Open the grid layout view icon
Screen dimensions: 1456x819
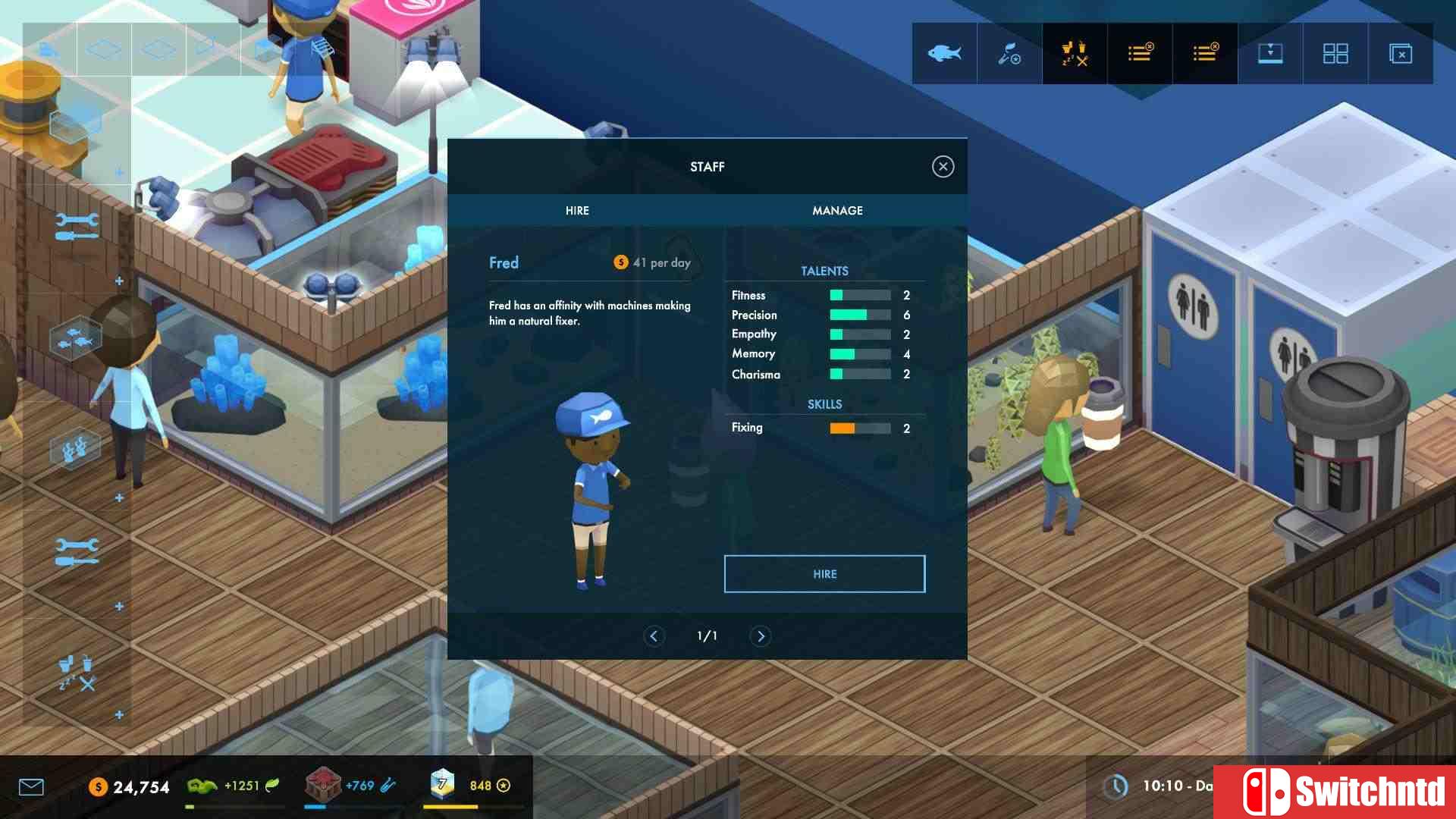pos(1335,53)
